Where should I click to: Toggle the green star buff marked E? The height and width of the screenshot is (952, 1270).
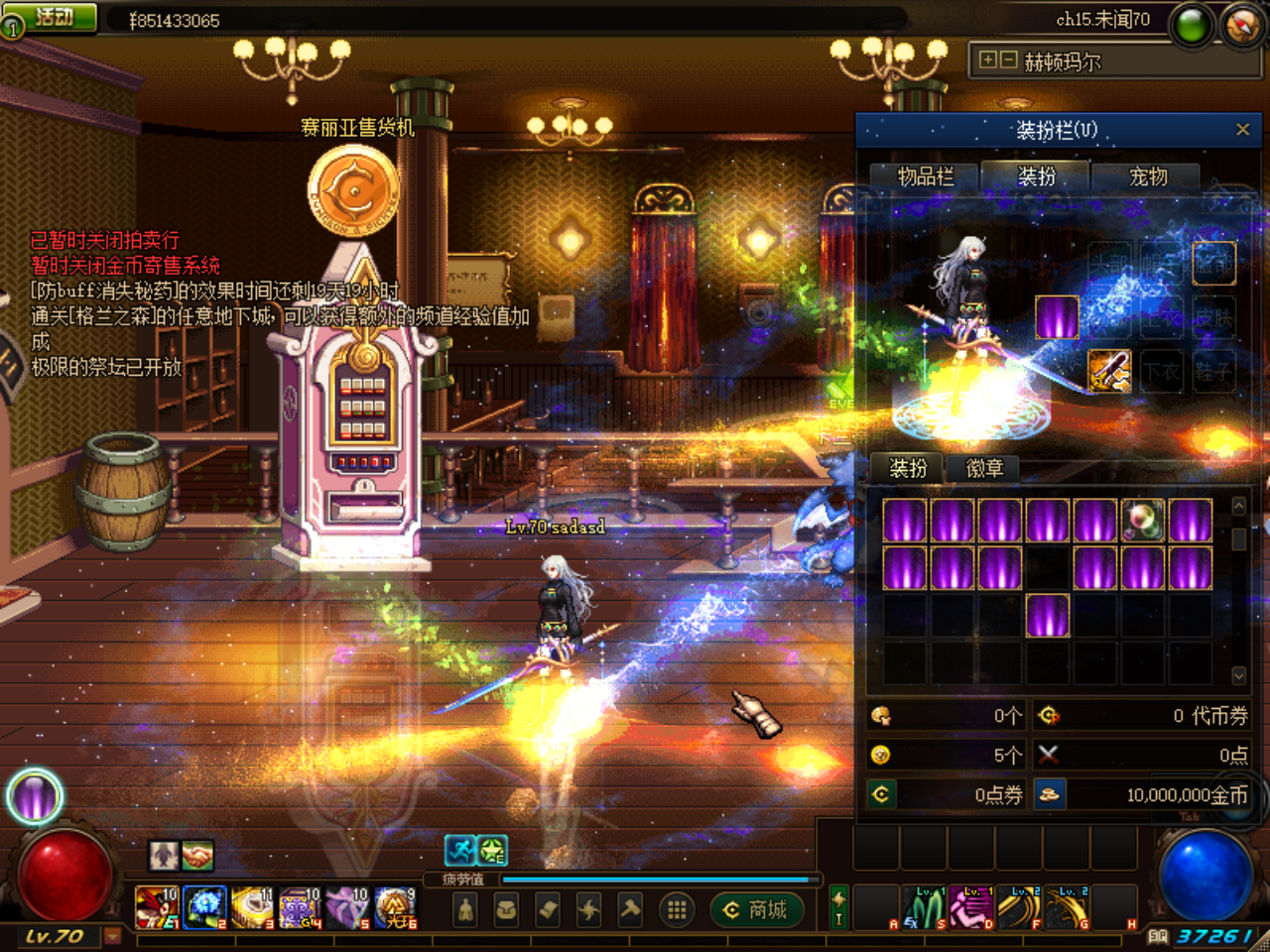(494, 850)
